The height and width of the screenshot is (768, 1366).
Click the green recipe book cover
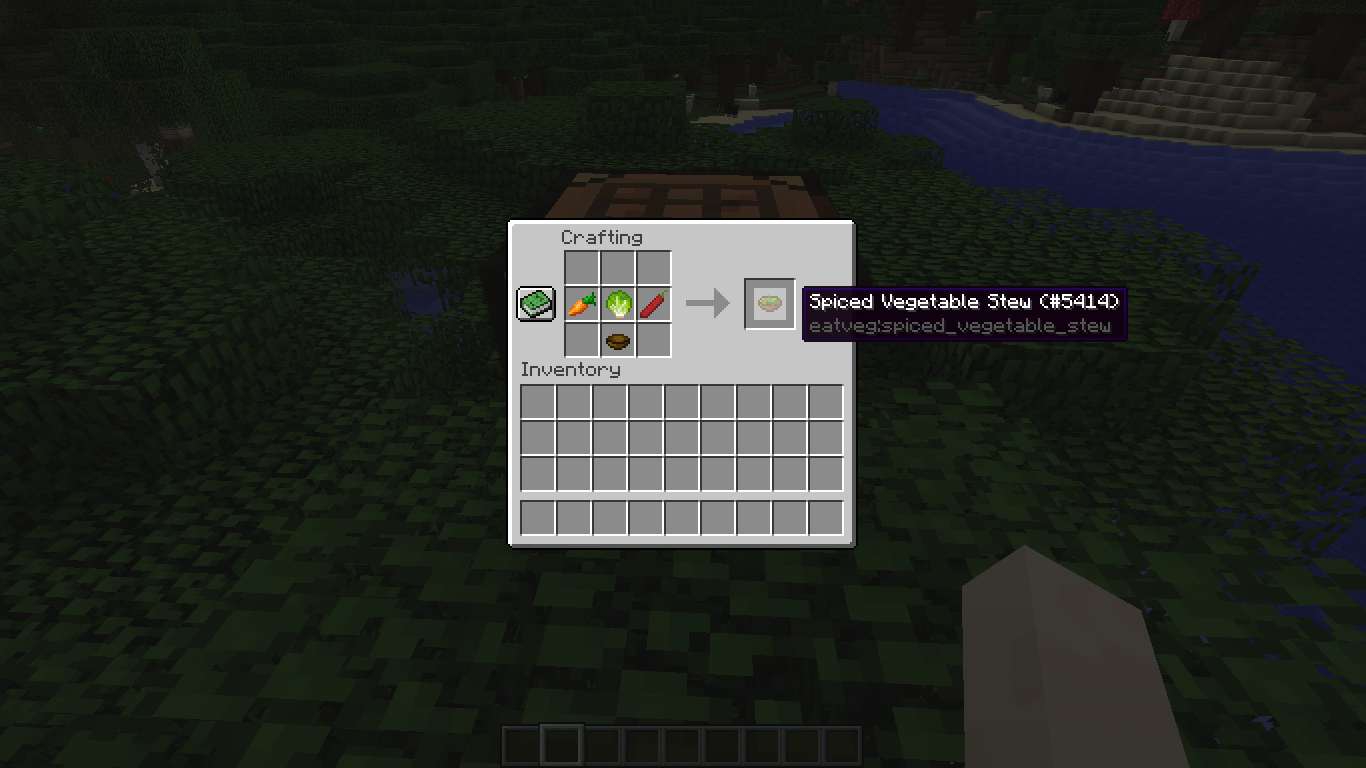[534, 302]
